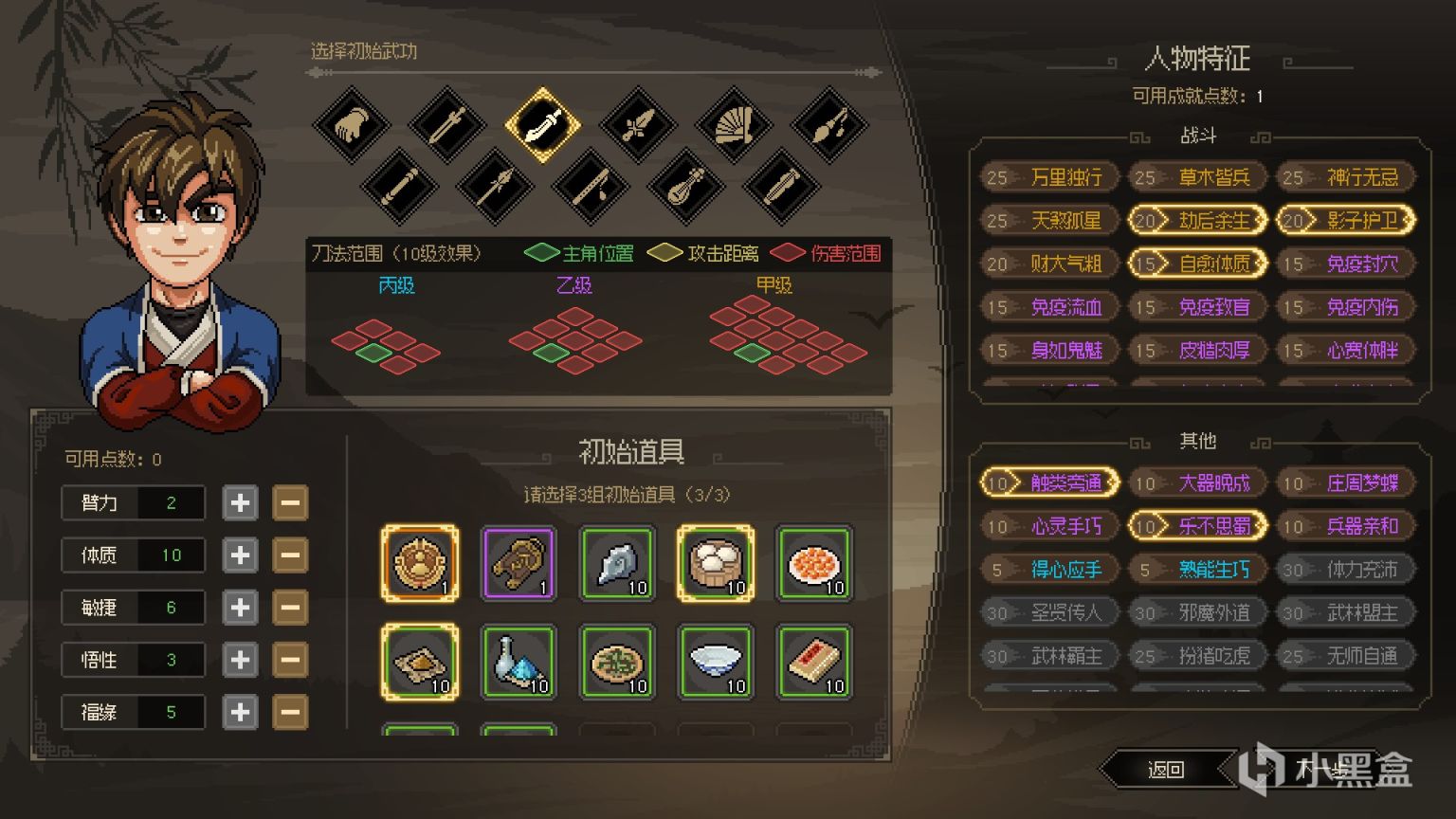1456x819 pixels.
Task: Click the green 主角位置 legend swatch
Action: (x=541, y=253)
